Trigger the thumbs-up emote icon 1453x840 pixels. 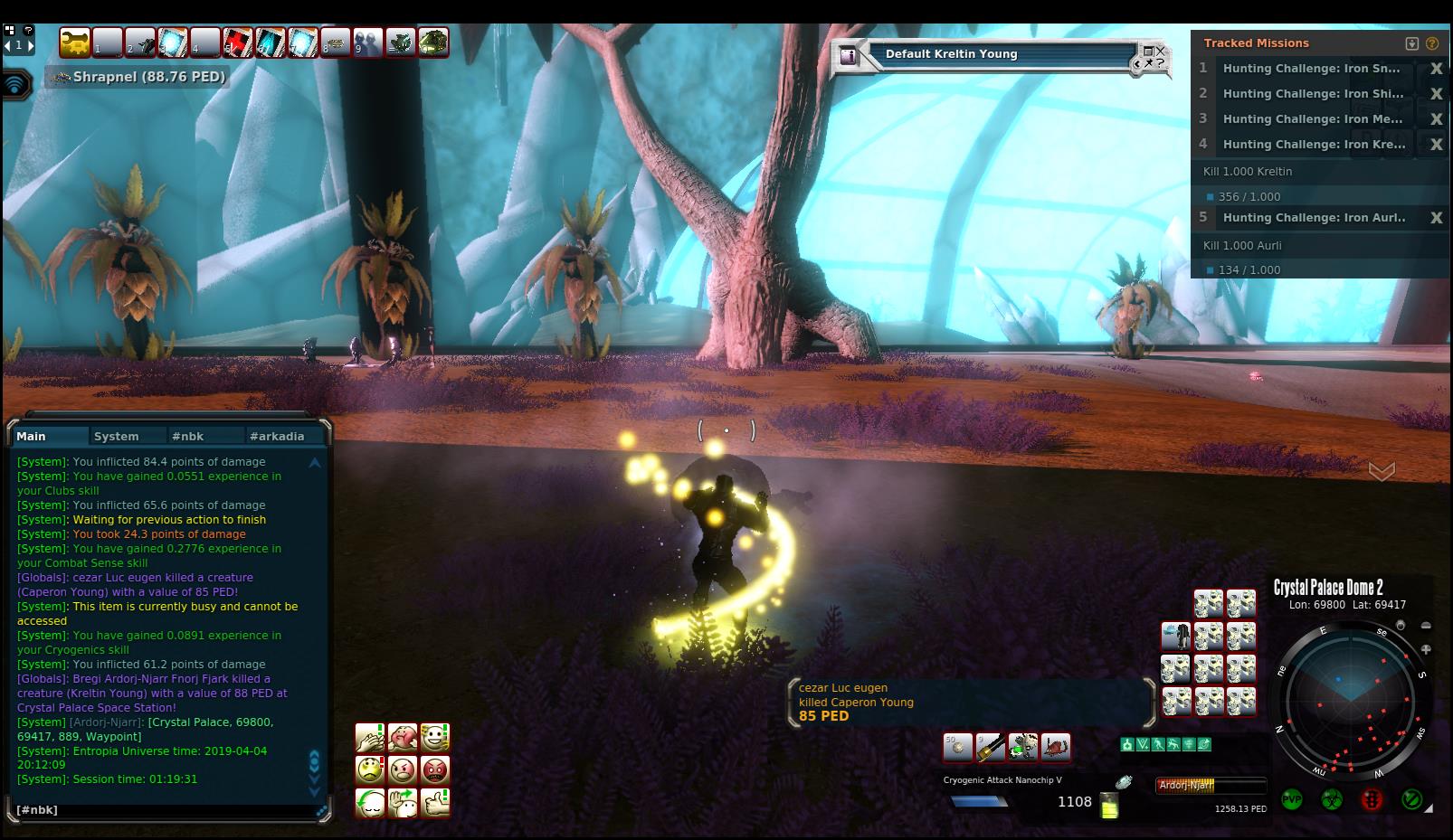tap(435, 803)
